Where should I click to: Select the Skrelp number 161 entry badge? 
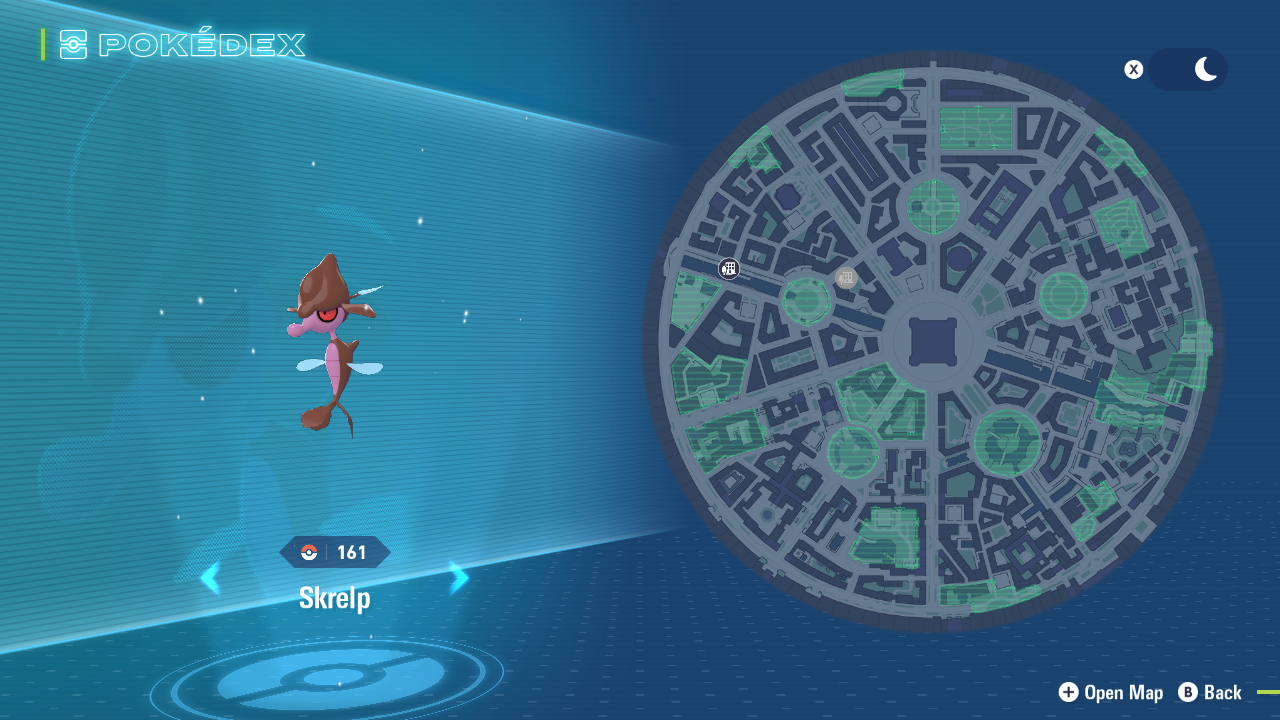335,552
